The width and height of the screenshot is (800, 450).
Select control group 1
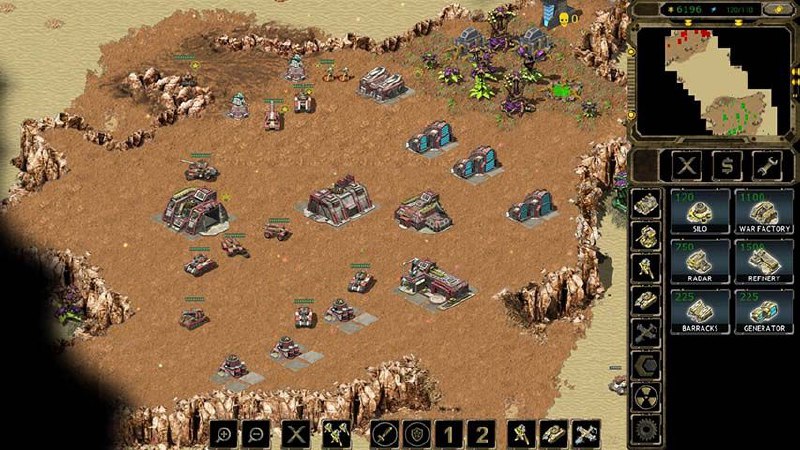(x=450, y=434)
